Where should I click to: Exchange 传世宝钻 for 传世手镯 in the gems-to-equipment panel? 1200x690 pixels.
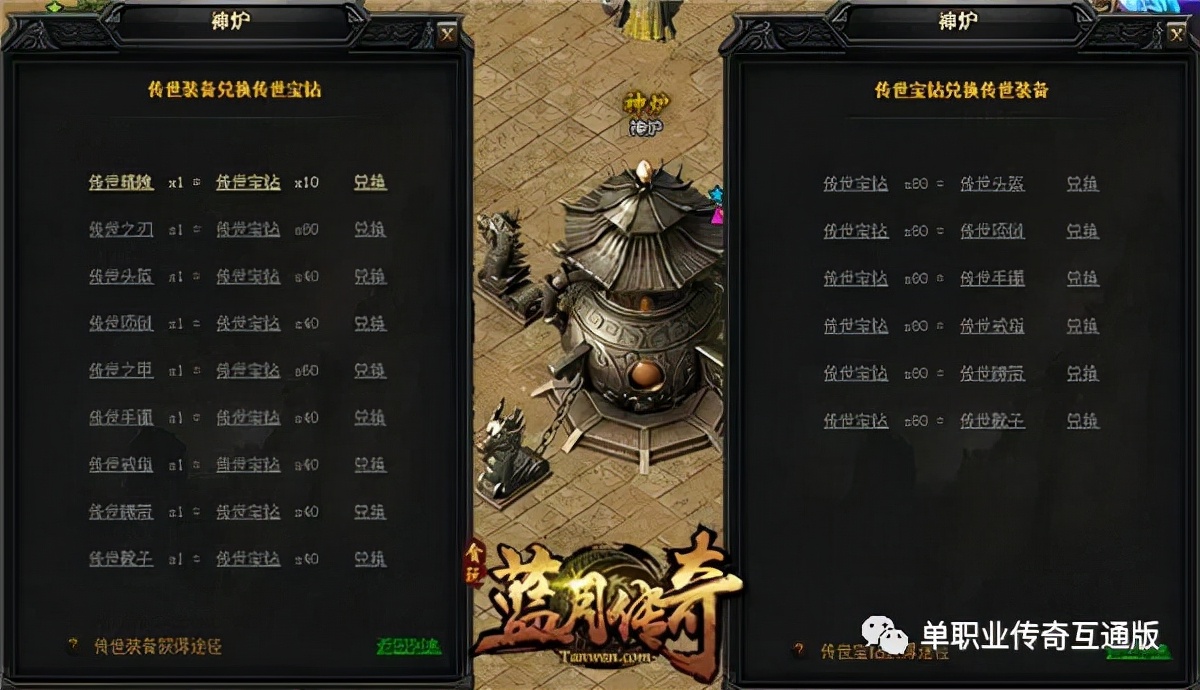click(x=1082, y=278)
